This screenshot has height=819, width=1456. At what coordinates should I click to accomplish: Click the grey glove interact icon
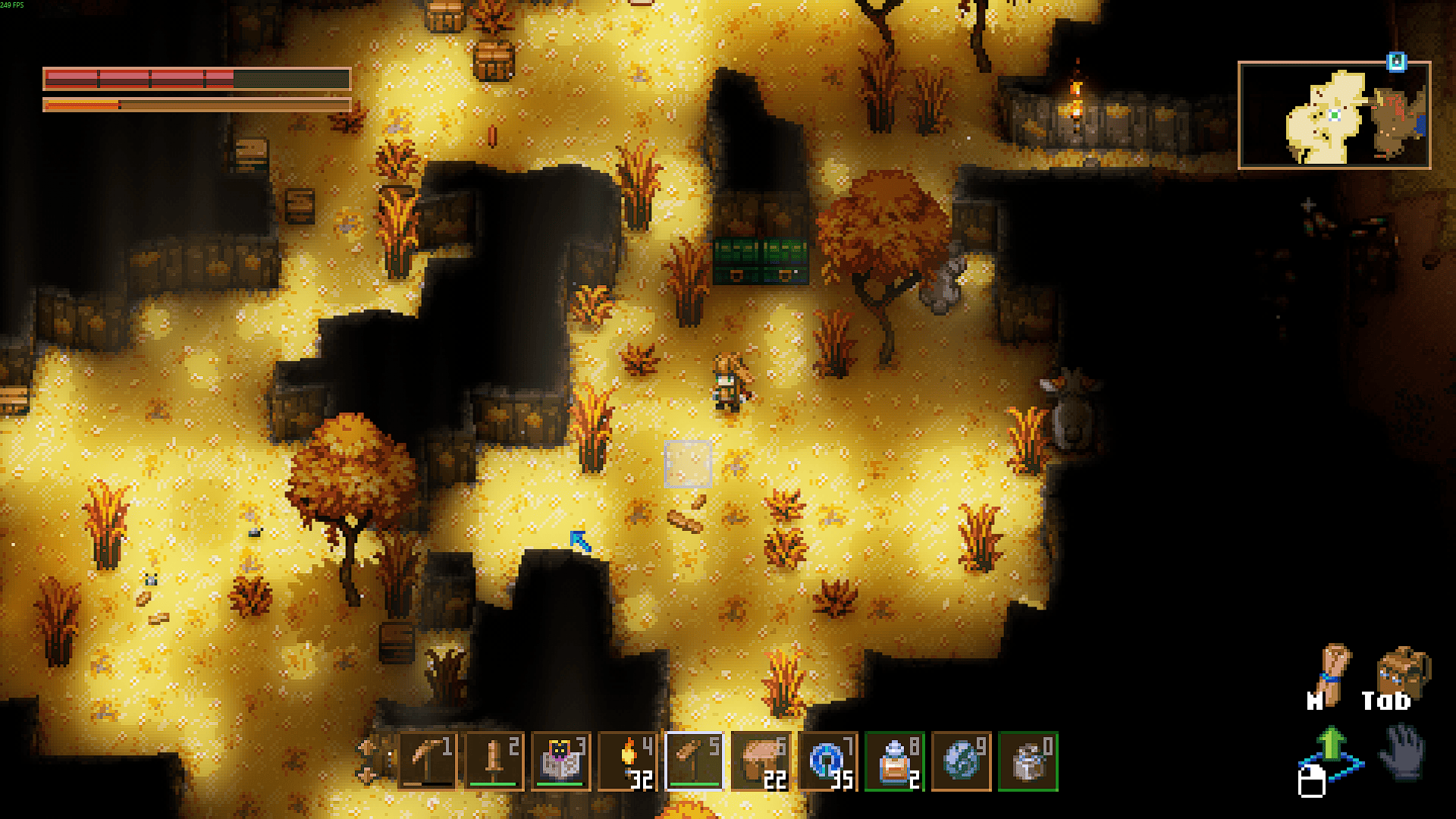1402,751
